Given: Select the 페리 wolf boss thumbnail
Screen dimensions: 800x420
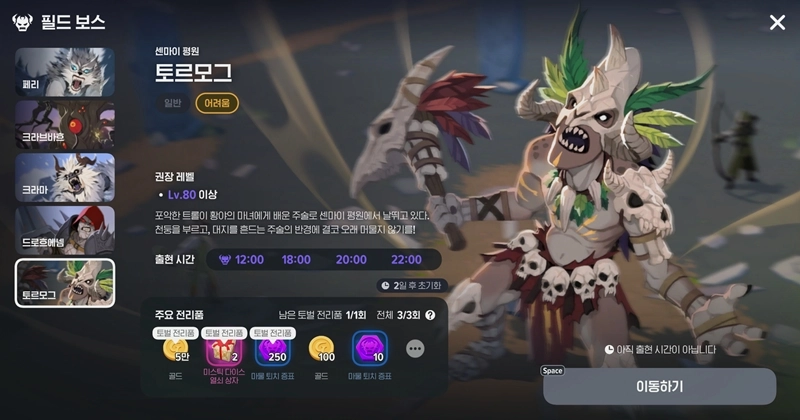Looking at the screenshot, I should 65,72.
